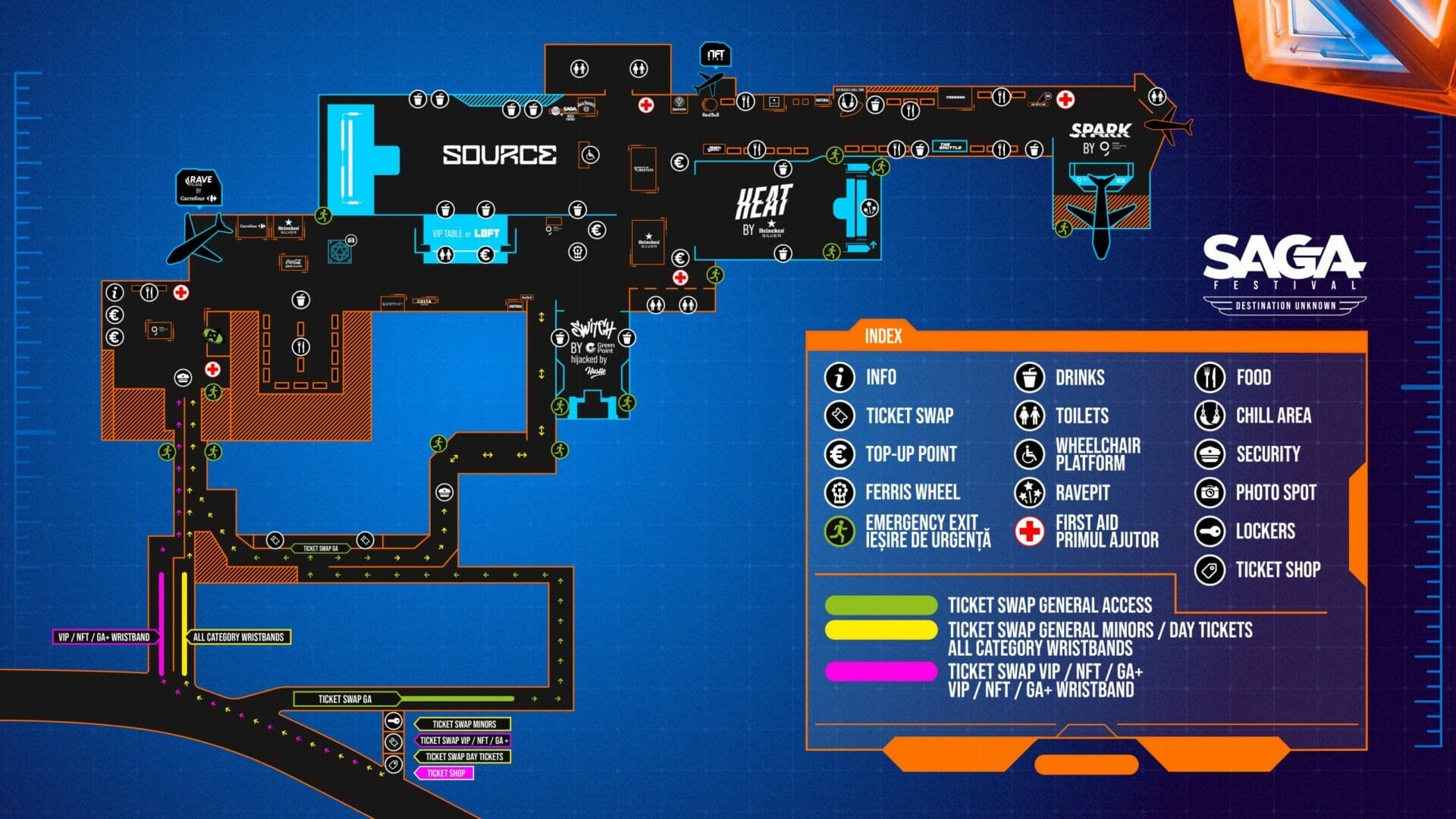Open the SPARK stage marker

1100,138
